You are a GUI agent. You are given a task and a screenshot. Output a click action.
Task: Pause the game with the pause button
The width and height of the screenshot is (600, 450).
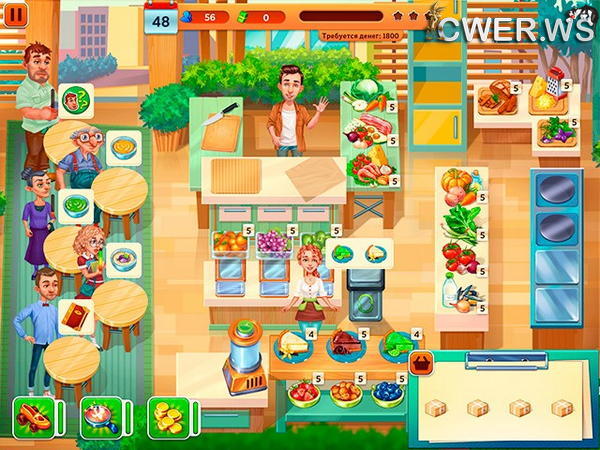(18, 16)
